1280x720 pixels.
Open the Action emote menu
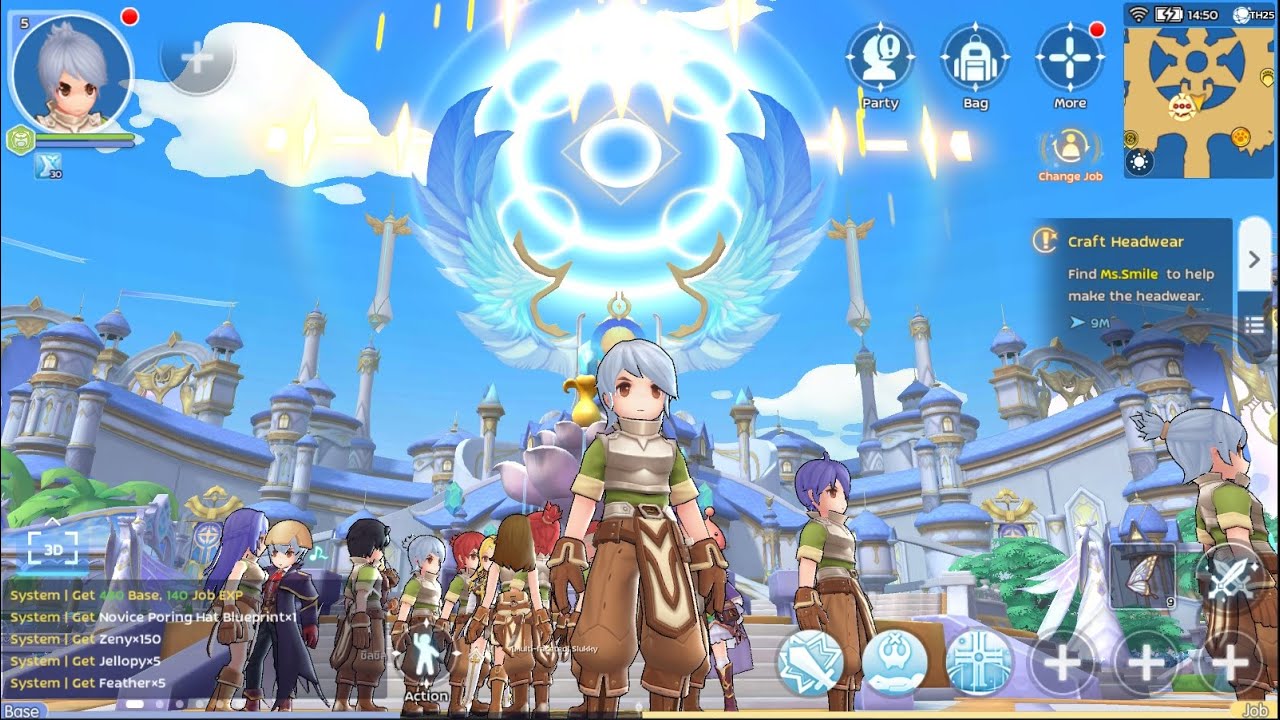pyautogui.click(x=426, y=662)
